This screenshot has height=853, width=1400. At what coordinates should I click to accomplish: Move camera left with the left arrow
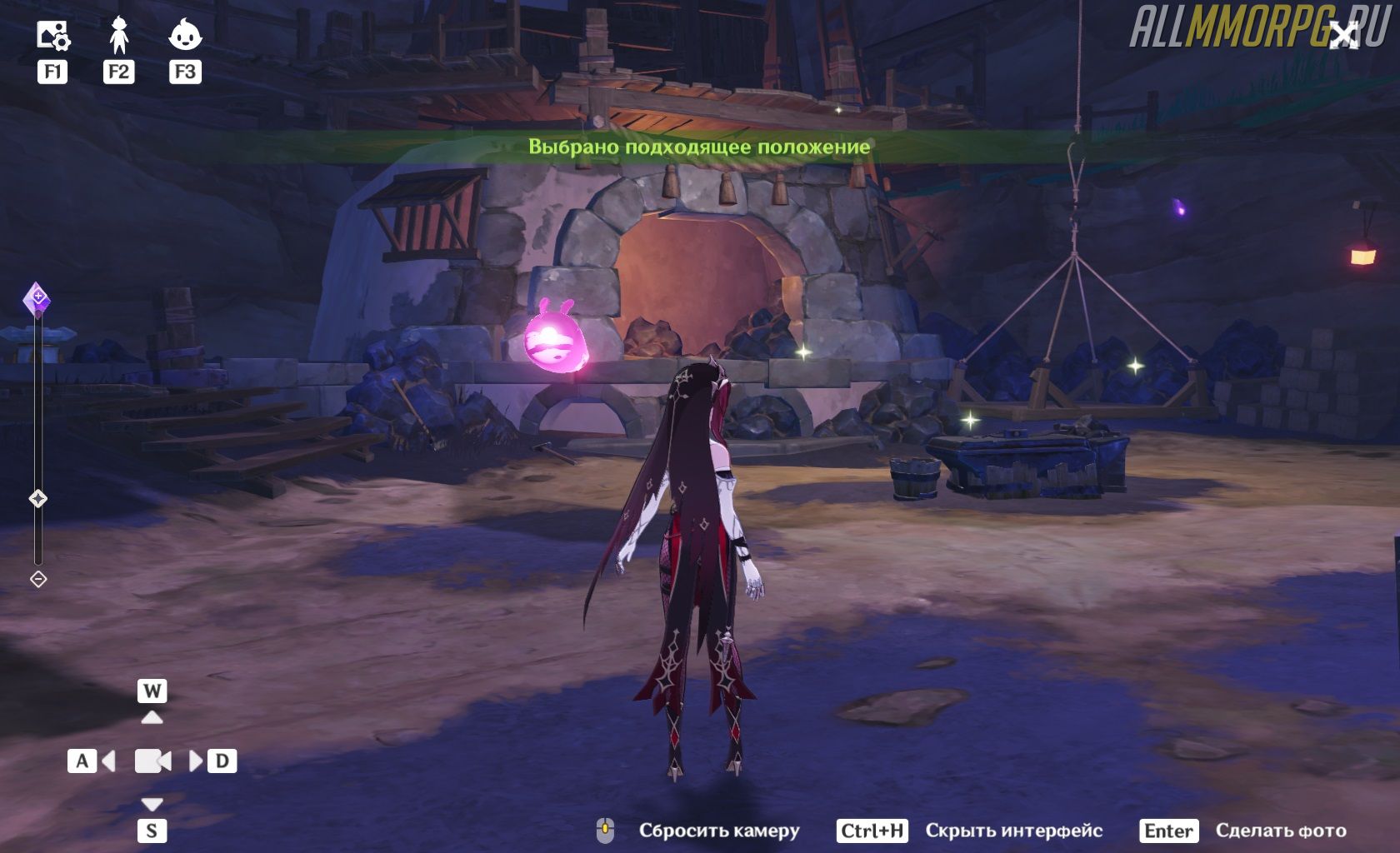pyautogui.click(x=107, y=761)
